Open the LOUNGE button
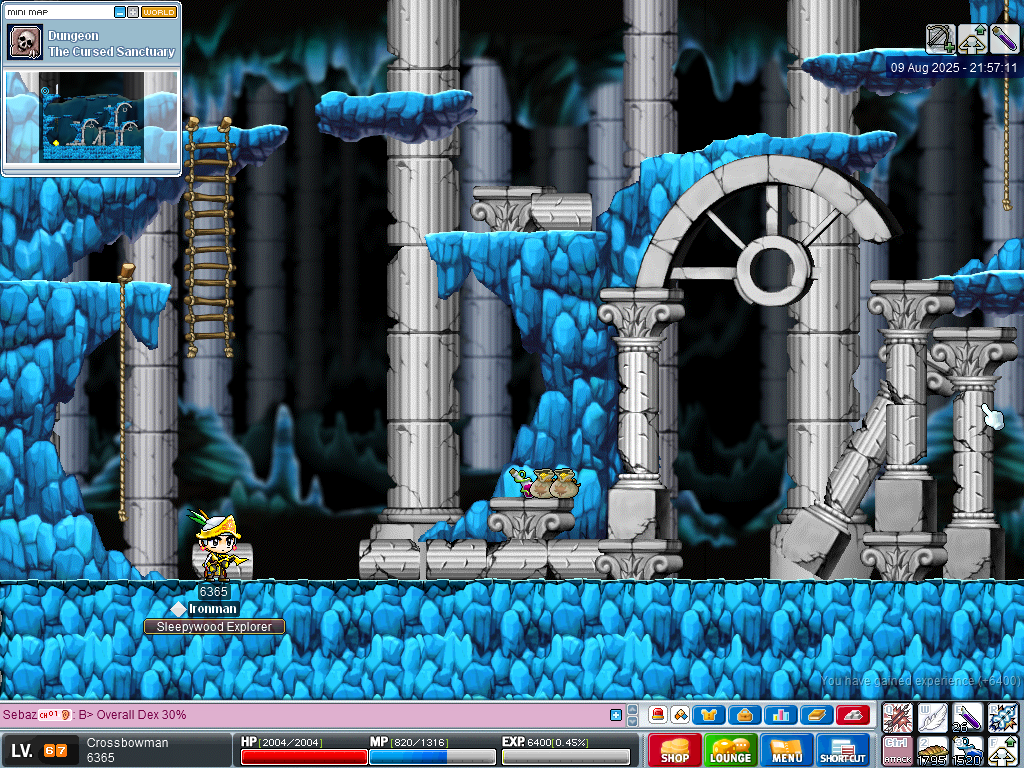Screen dimensions: 1024x768 pos(730,751)
